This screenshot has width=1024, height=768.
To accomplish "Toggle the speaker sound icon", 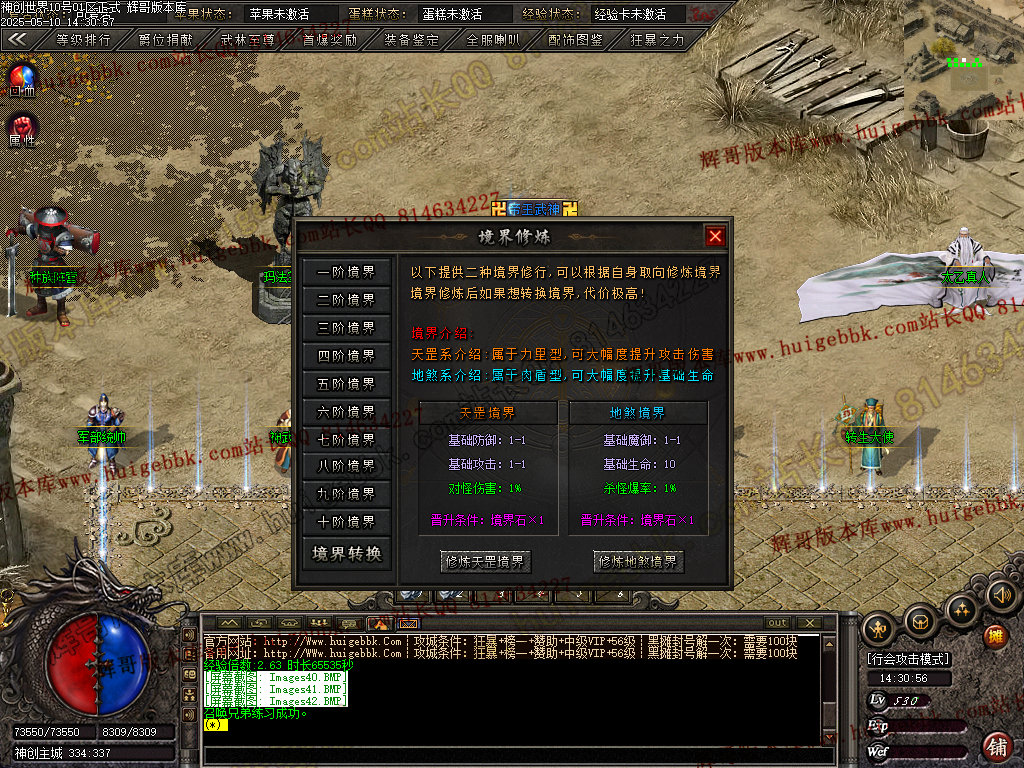I will click(1001, 596).
